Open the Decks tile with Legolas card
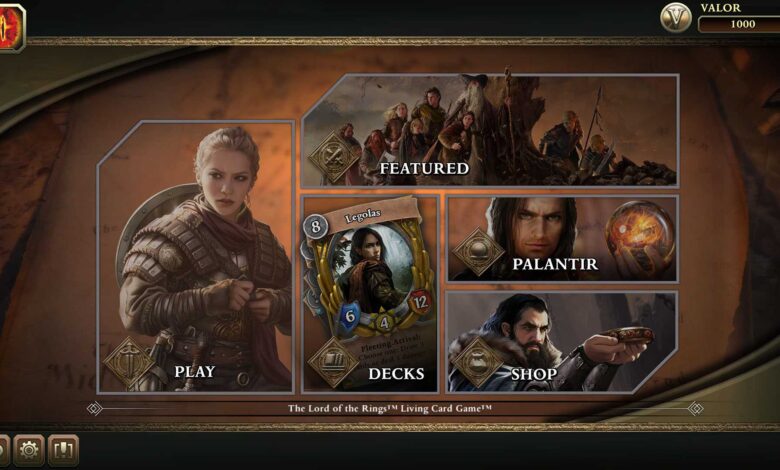Image resolution: width=780 pixels, height=470 pixels. (x=371, y=292)
